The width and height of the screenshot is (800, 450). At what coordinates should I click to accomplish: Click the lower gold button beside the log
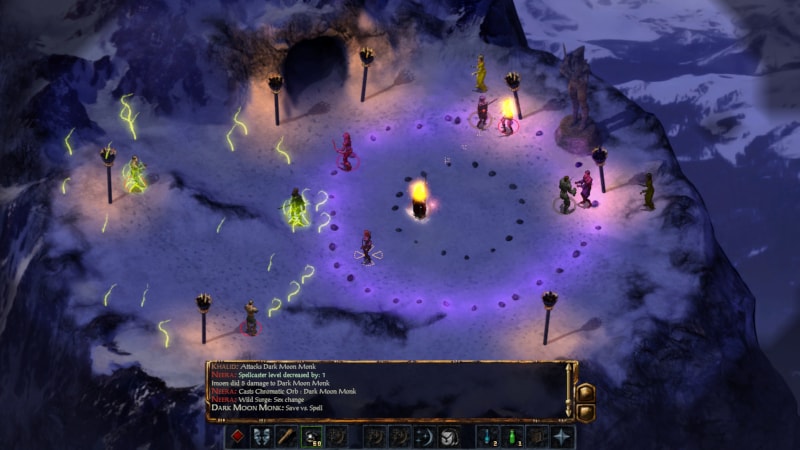click(x=586, y=411)
